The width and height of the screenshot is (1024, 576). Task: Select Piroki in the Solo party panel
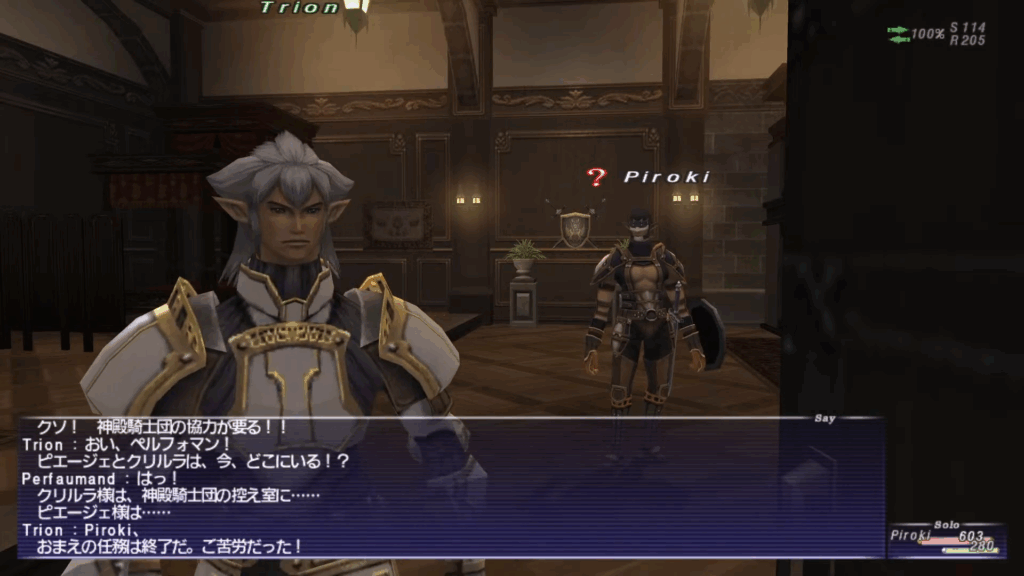pyautogui.click(x=909, y=536)
